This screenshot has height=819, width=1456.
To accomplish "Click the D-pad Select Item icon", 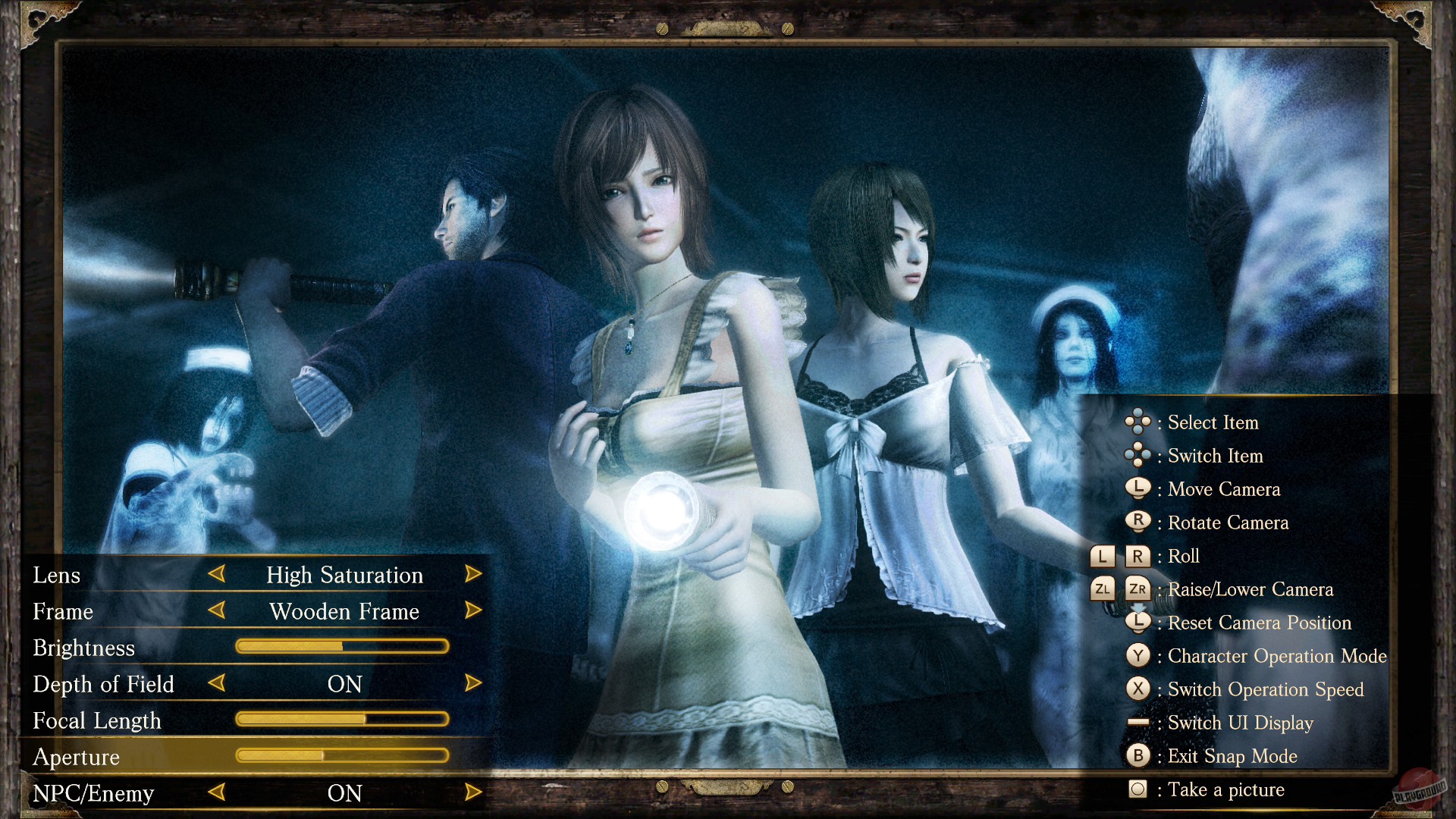I will [x=1137, y=422].
